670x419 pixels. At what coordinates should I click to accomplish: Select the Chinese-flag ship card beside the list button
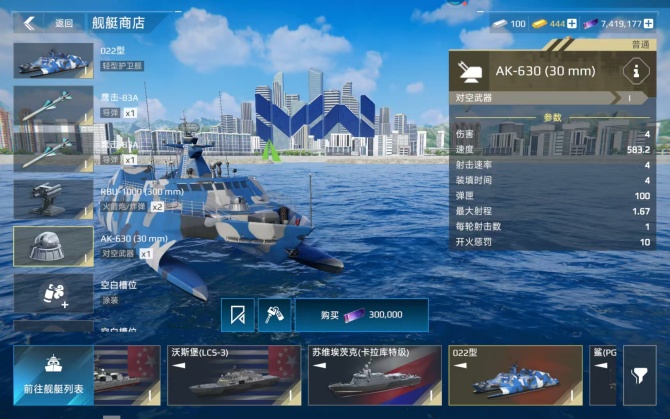[x=126, y=376]
